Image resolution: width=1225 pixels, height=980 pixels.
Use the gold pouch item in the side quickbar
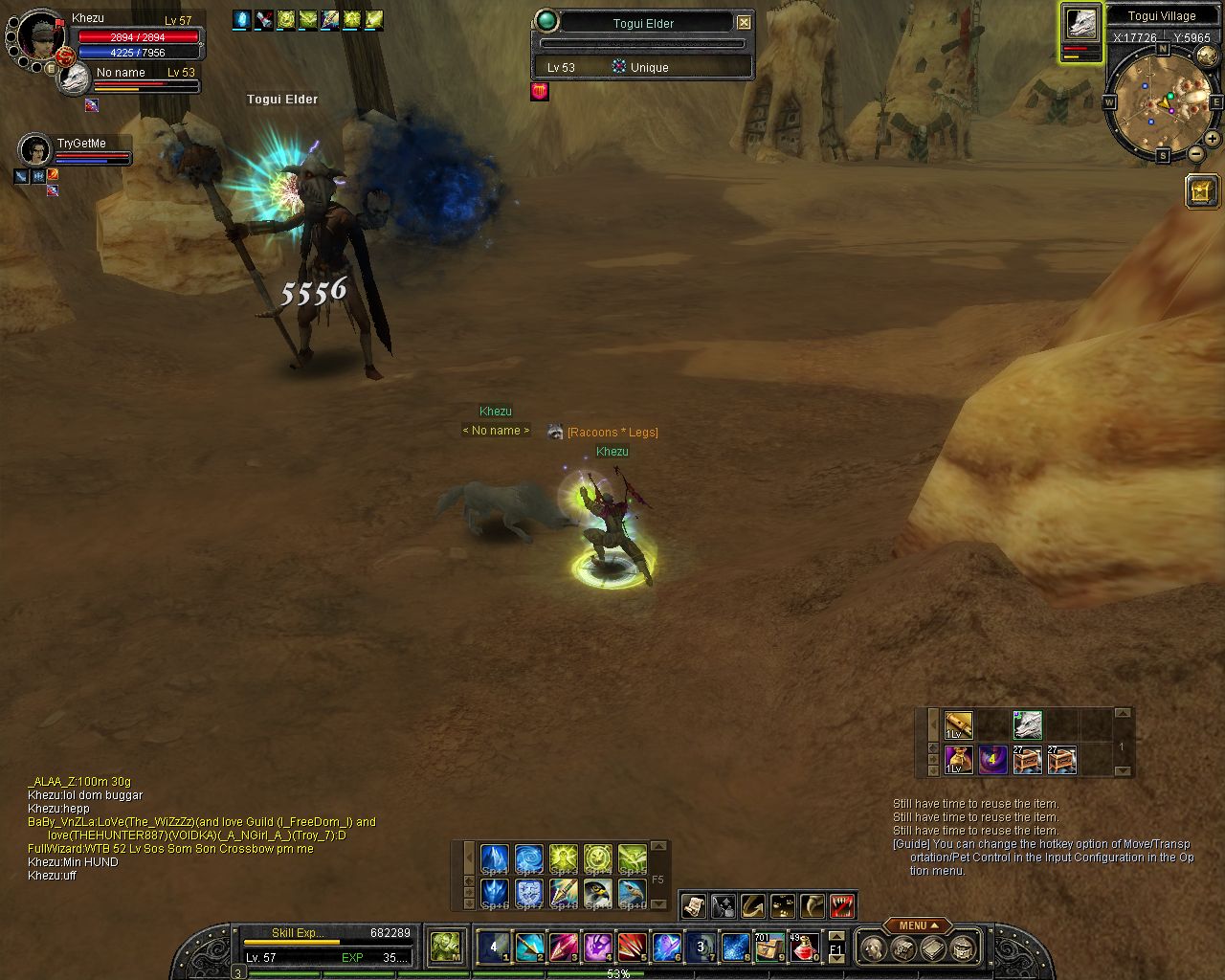pos(959,760)
